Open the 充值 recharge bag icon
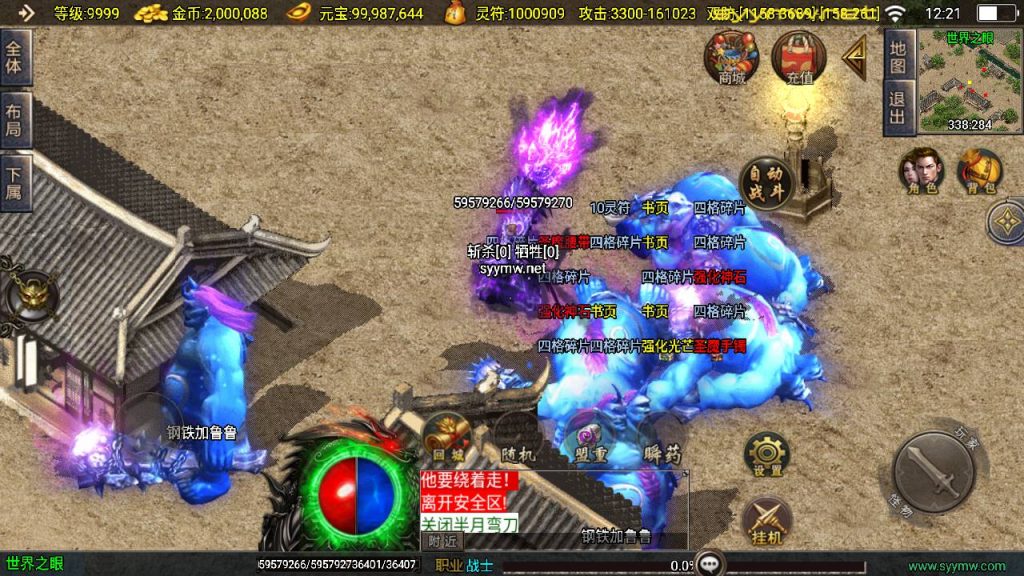Viewport: 1024px width, 576px height. click(799, 56)
